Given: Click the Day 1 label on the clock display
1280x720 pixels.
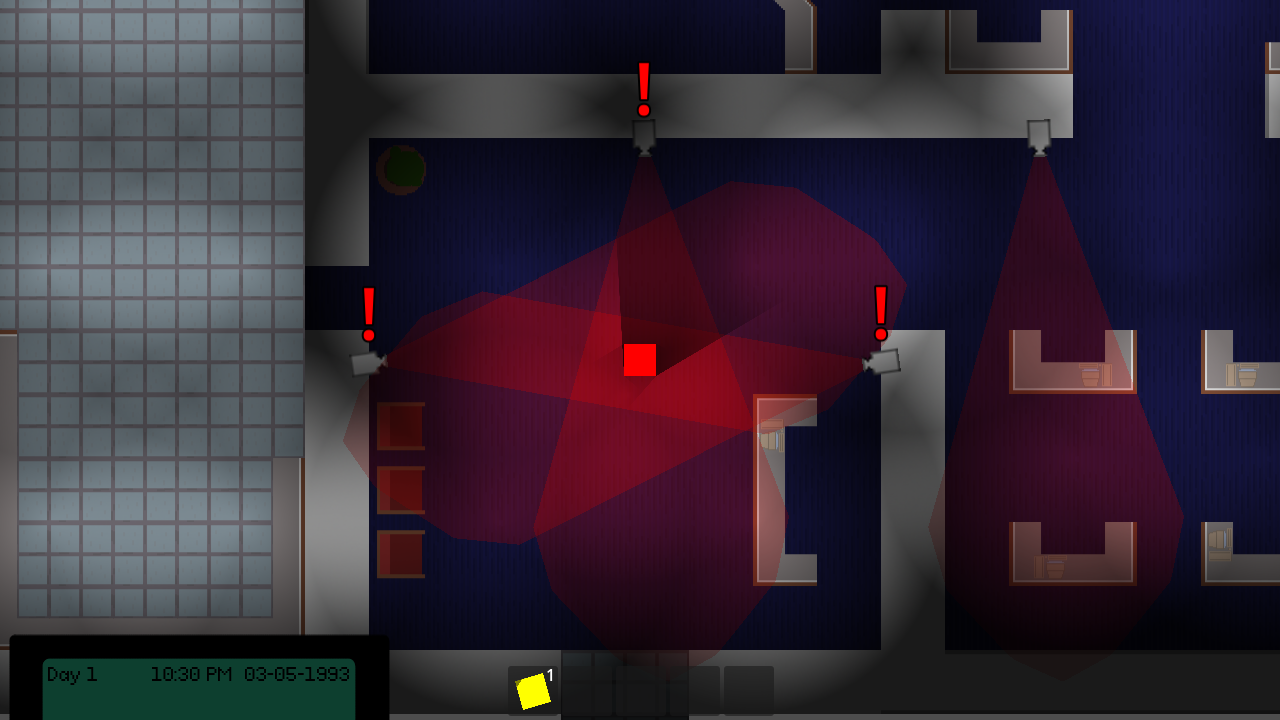Looking at the screenshot, I should pos(72,675).
